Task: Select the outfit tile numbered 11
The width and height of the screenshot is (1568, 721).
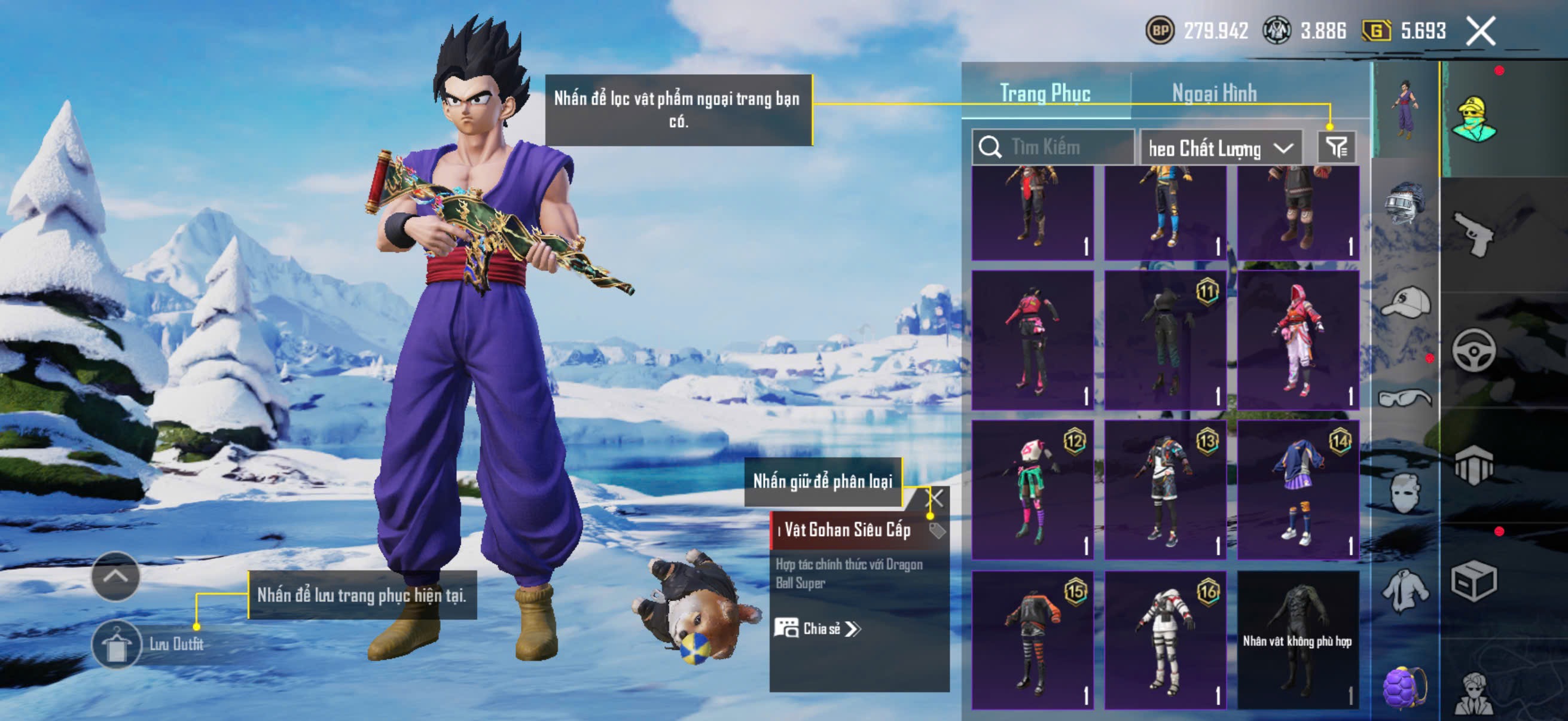Action: [1165, 340]
